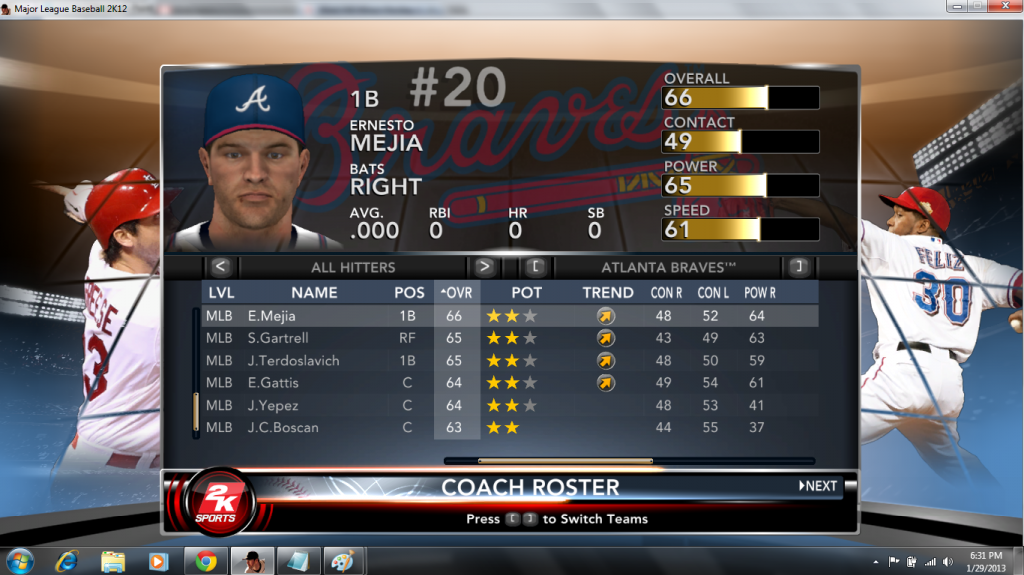The height and width of the screenshot is (575, 1024).
Task: Open the Windows Start menu
Action: [19, 560]
